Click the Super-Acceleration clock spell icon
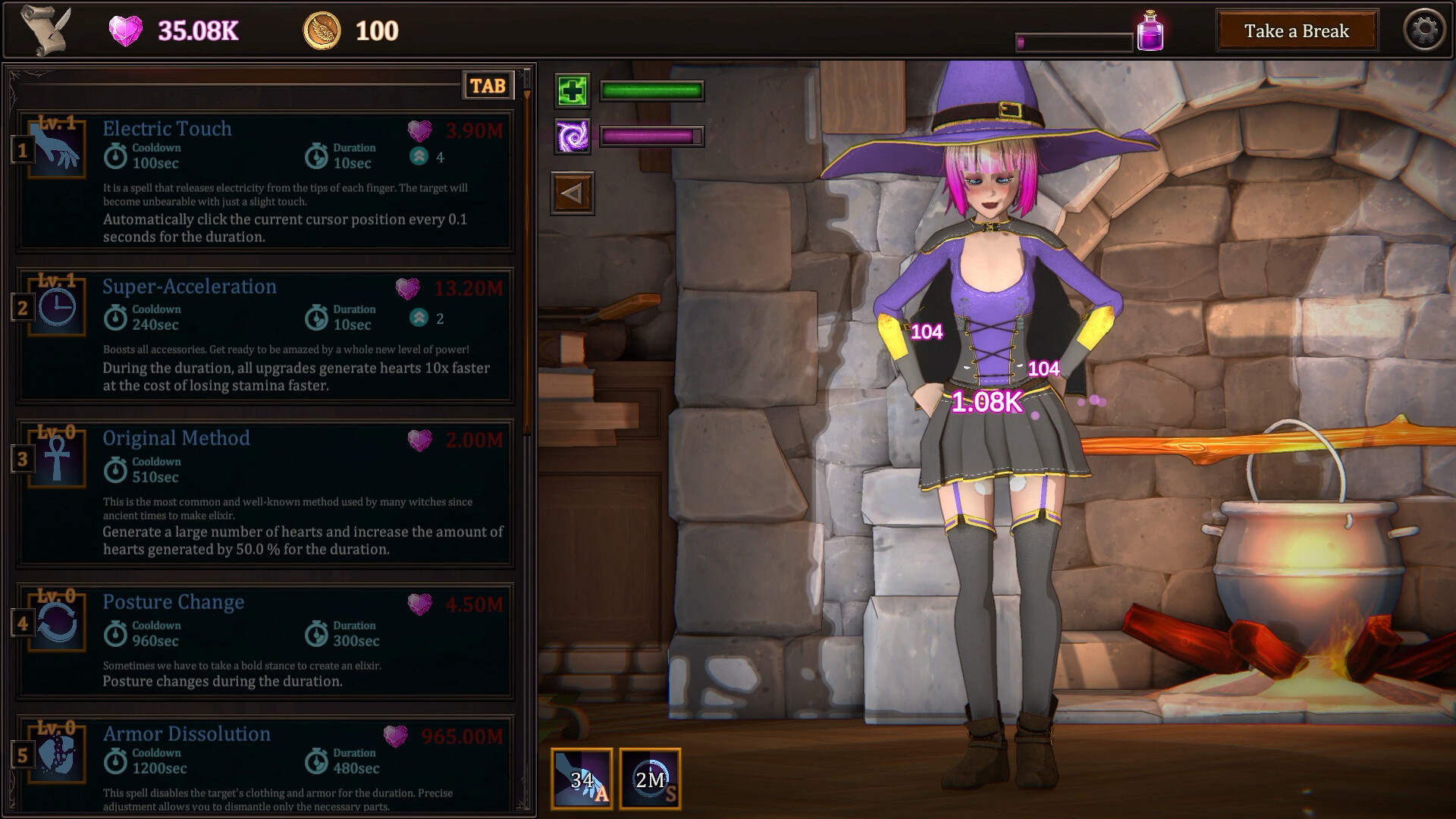The image size is (1456, 819). [x=56, y=307]
